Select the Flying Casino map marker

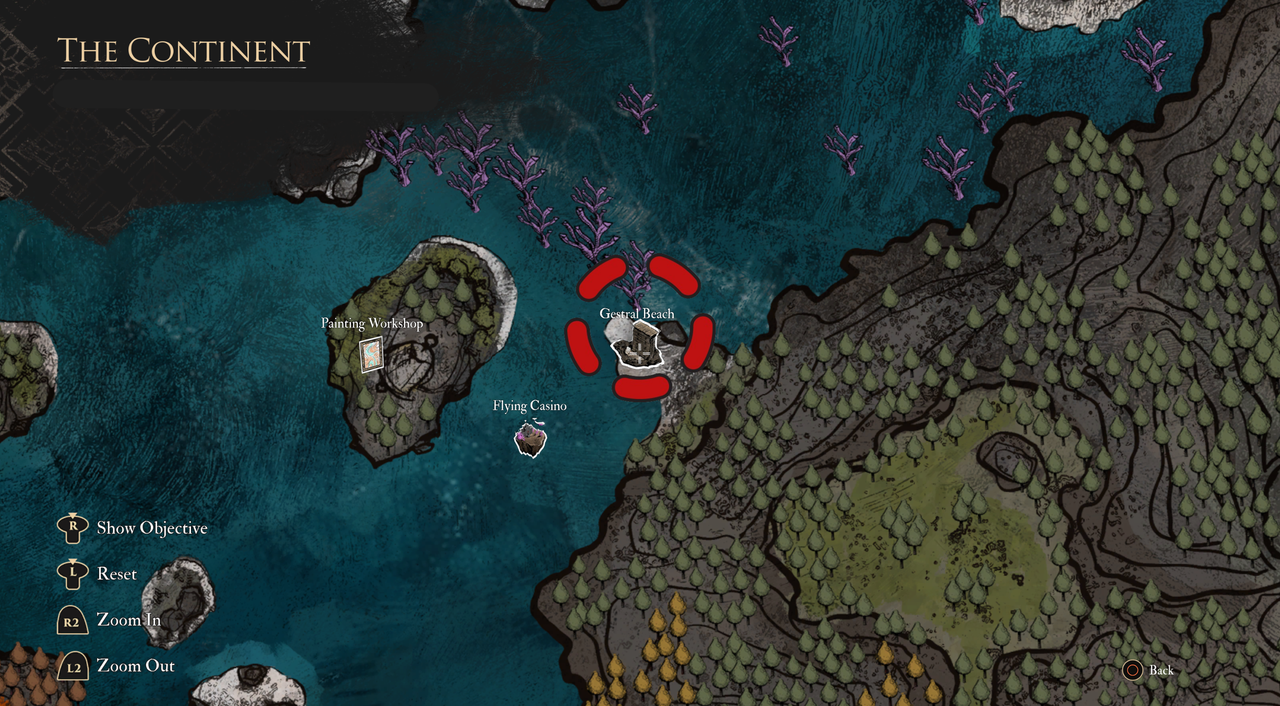530,438
